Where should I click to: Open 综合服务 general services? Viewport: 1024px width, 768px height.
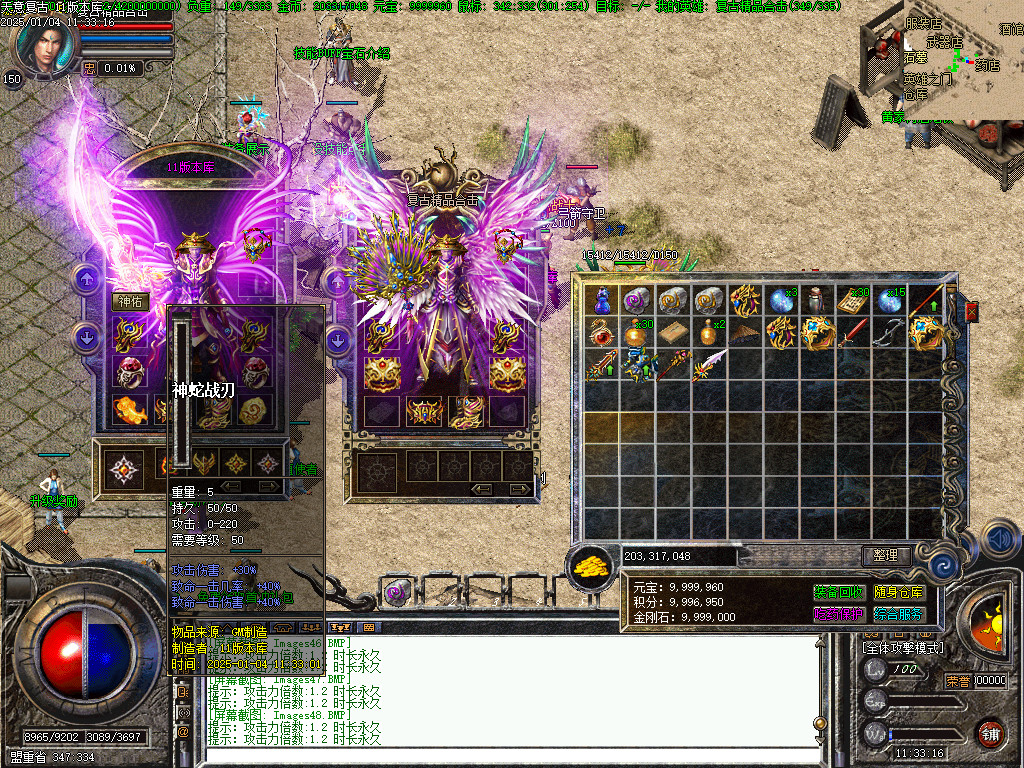(899, 615)
